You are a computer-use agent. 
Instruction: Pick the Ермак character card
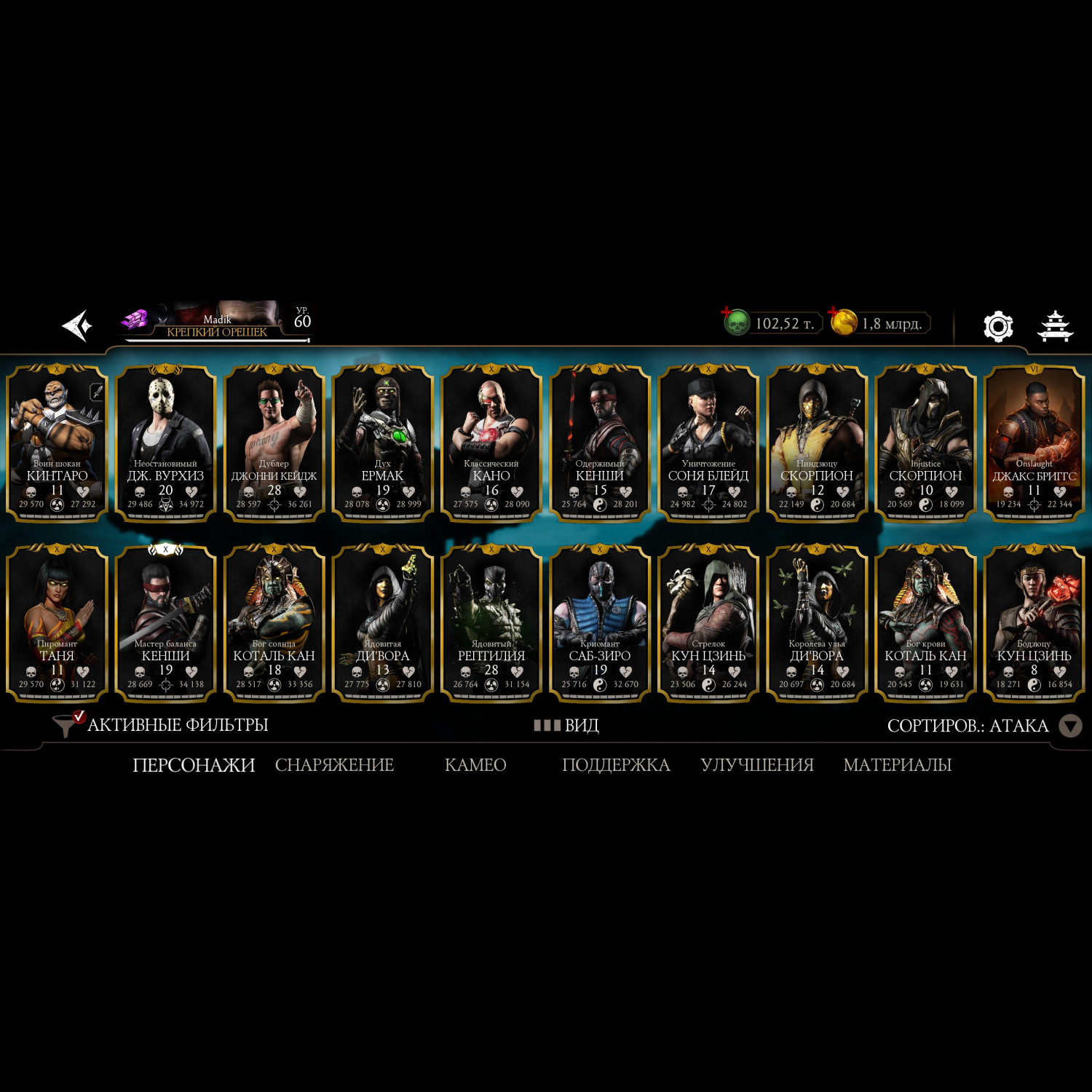click(x=382, y=443)
